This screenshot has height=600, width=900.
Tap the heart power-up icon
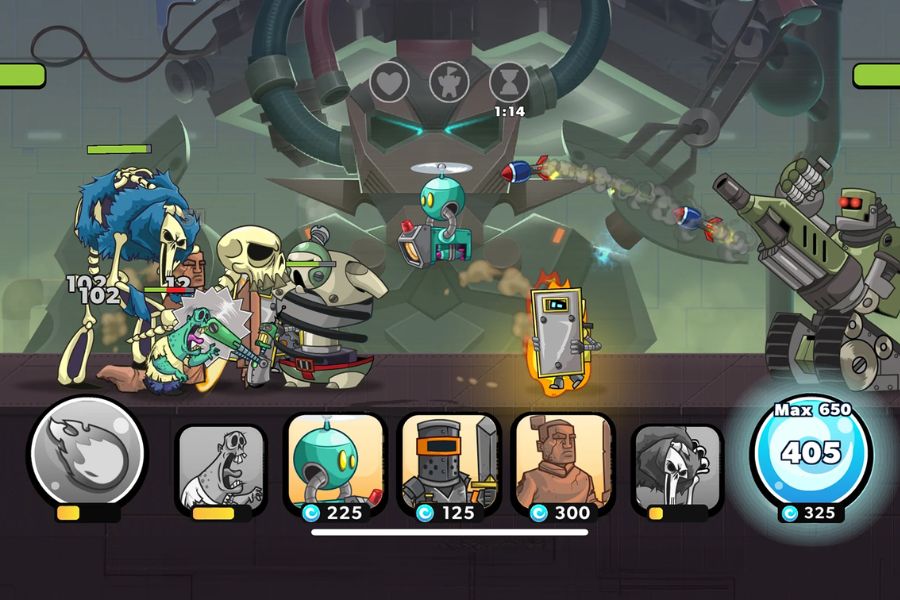pyautogui.click(x=390, y=82)
